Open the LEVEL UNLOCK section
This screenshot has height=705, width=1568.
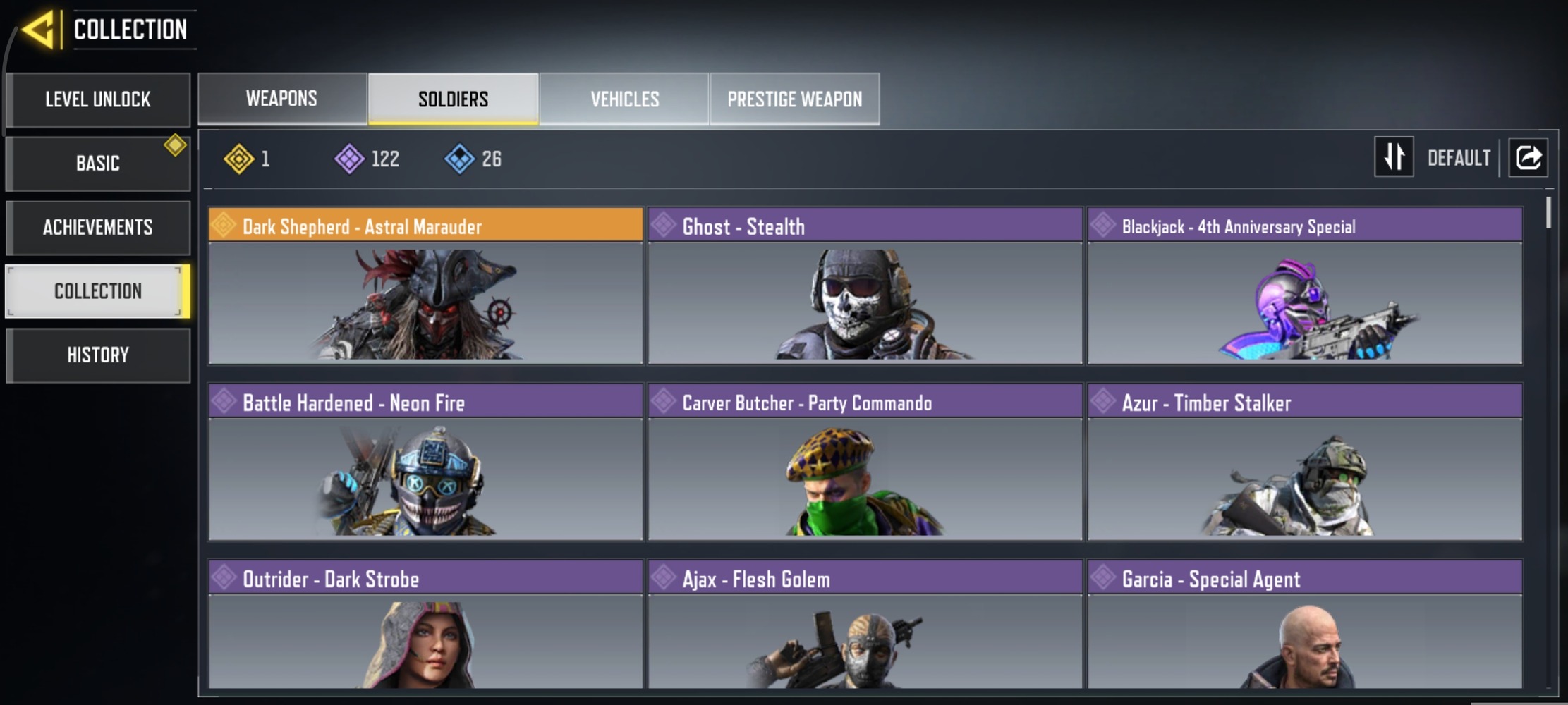(x=98, y=99)
